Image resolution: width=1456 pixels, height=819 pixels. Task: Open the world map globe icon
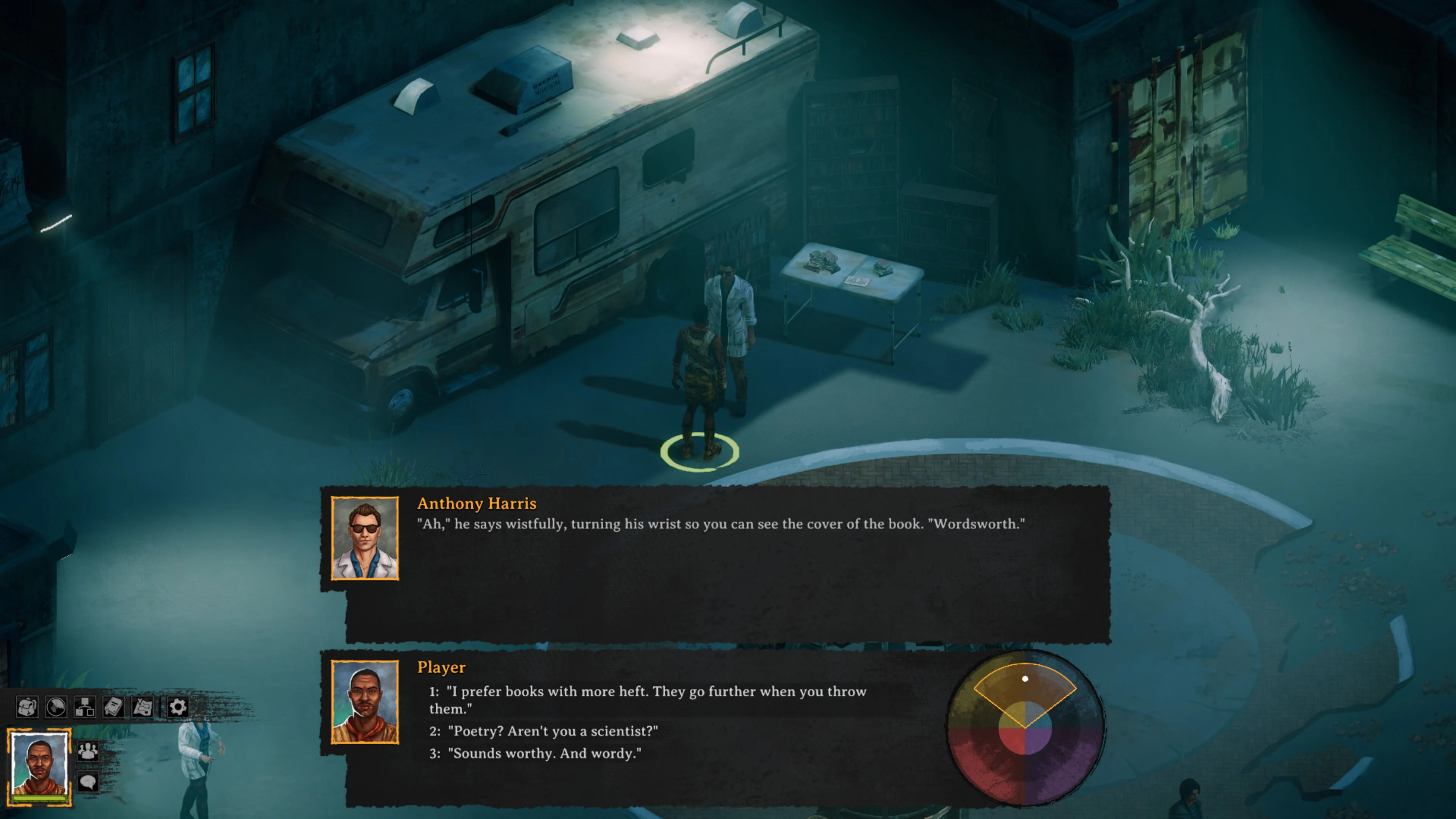click(55, 706)
